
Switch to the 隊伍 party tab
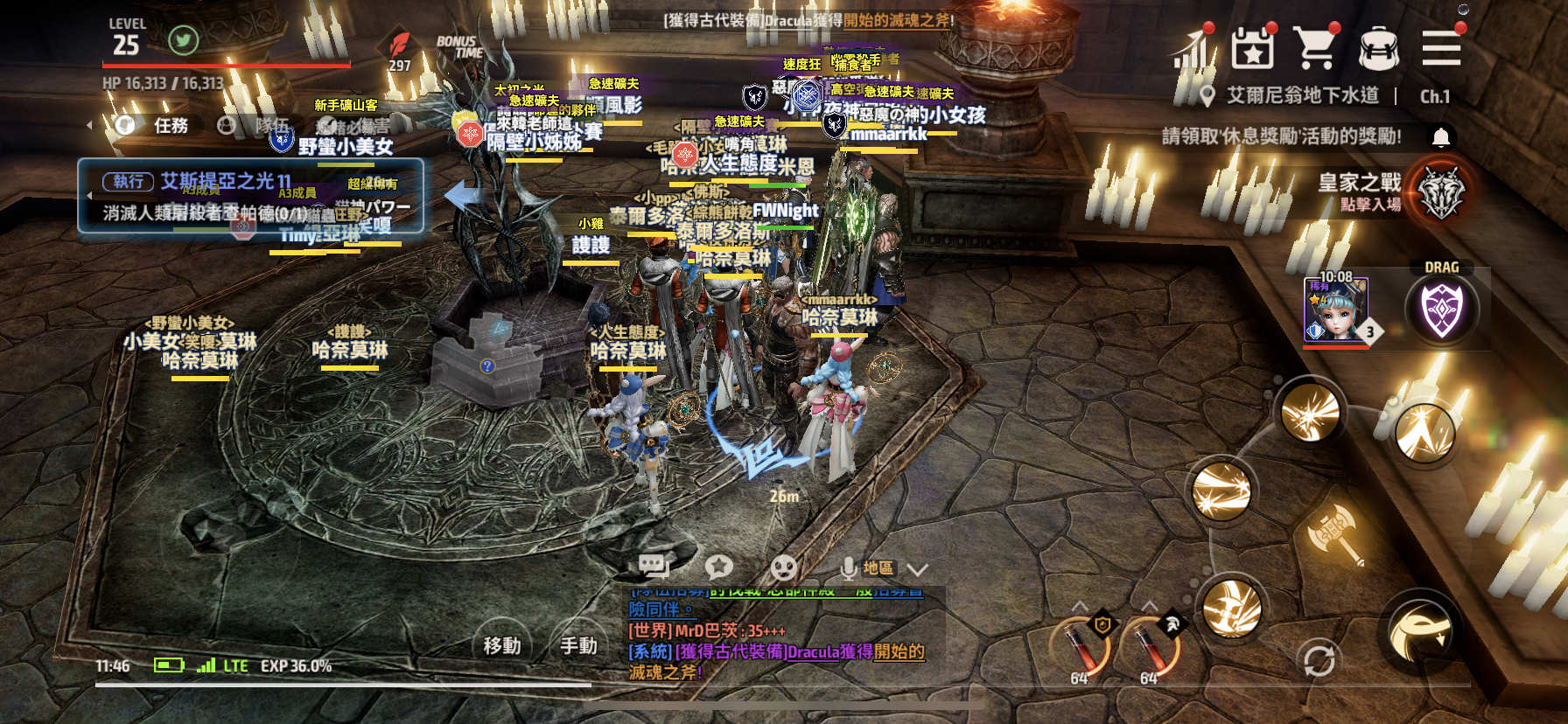[270, 126]
